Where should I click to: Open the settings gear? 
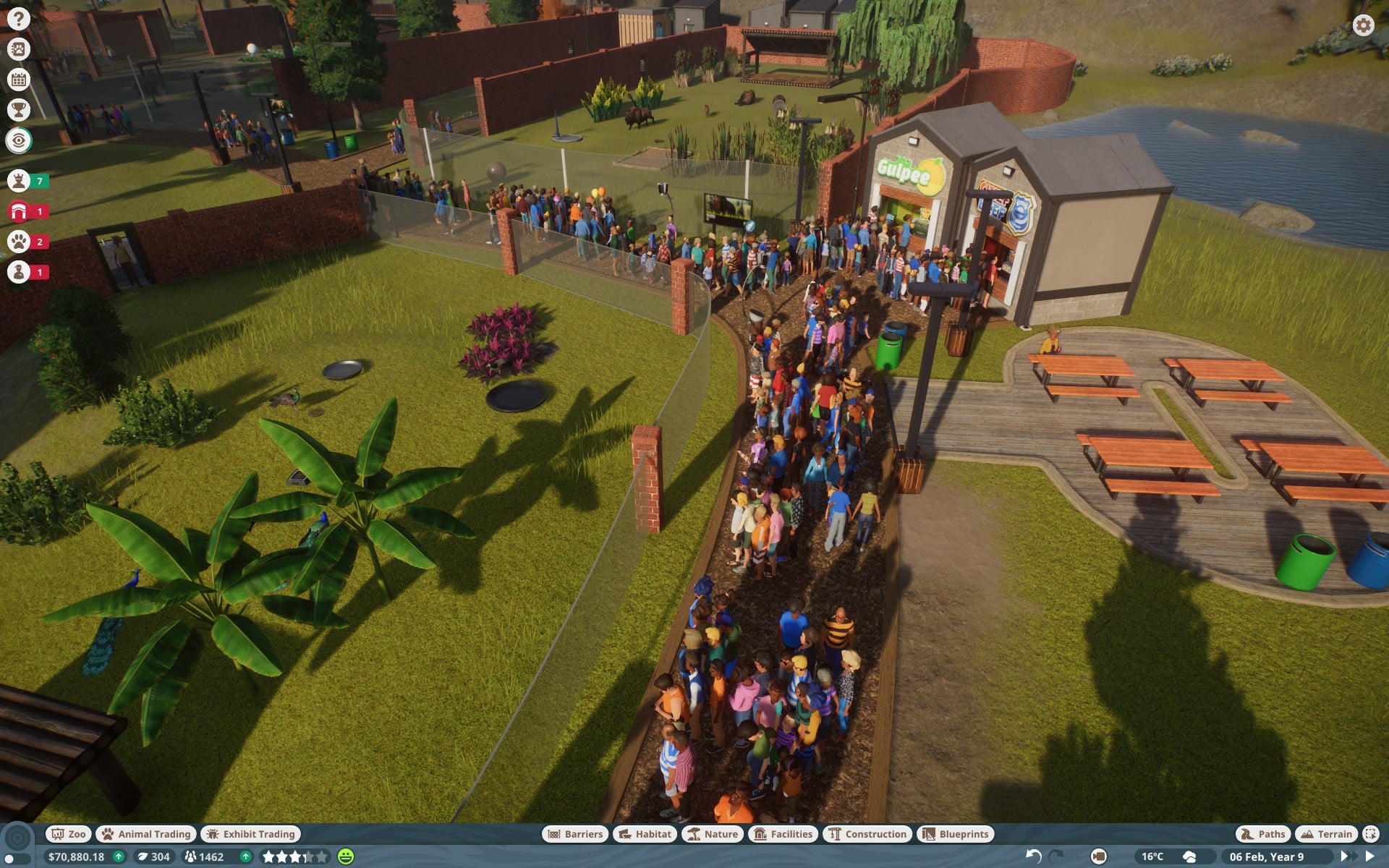pyautogui.click(x=1363, y=25)
